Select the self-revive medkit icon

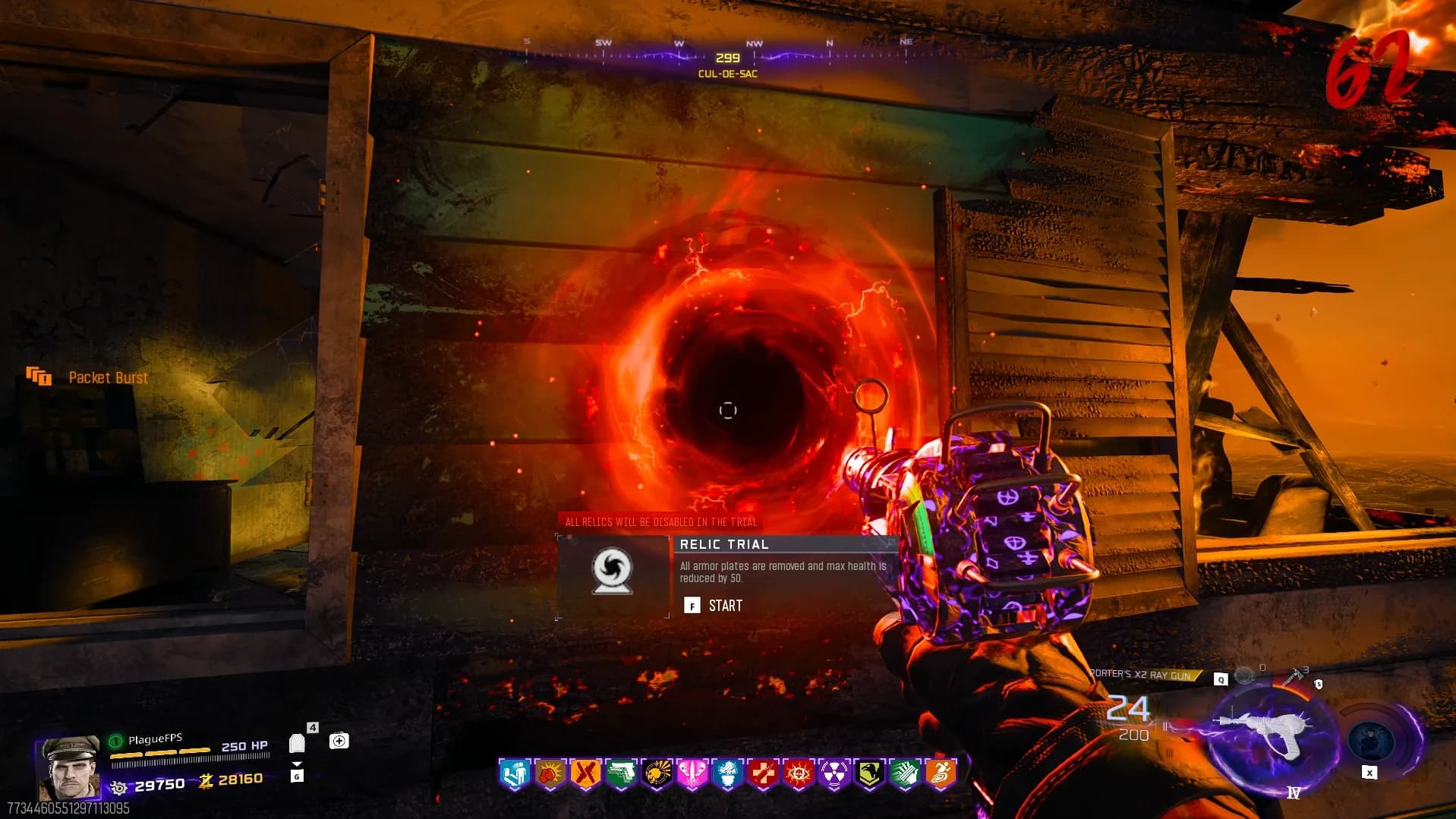coord(339,741)
